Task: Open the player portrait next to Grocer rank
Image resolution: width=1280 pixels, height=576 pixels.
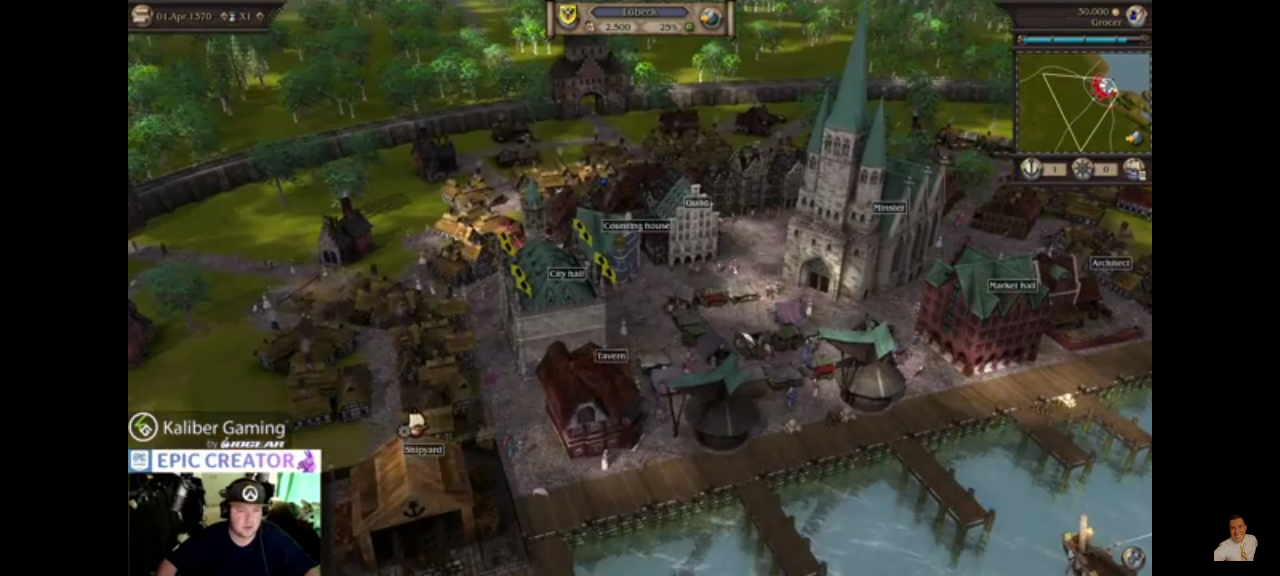Action: pyautogui.click(x=1136, y=15)
